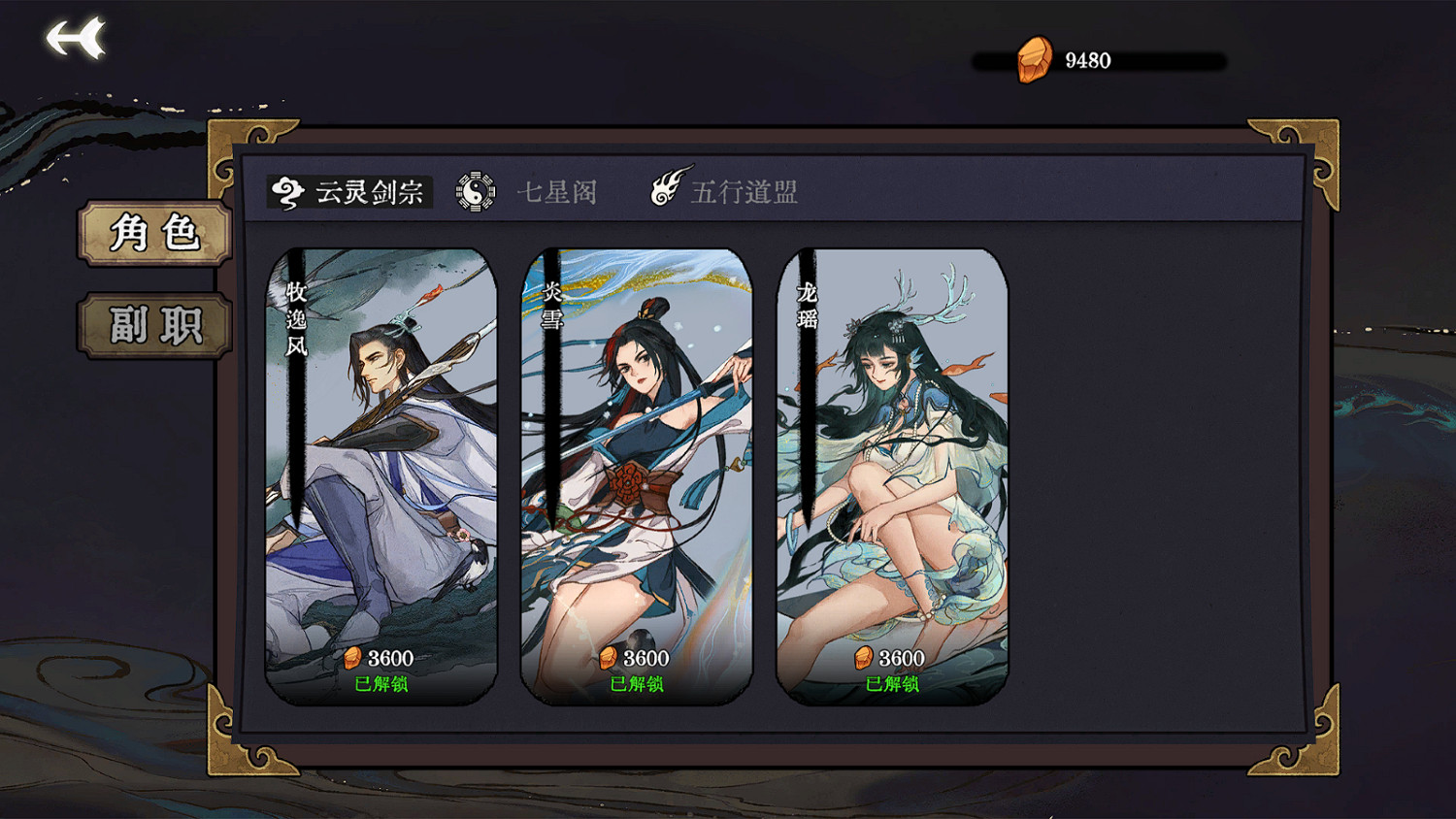Switch to the 五行道盟 faction tab
Viewport: 1456px width, 819px height.
point(745,193)
